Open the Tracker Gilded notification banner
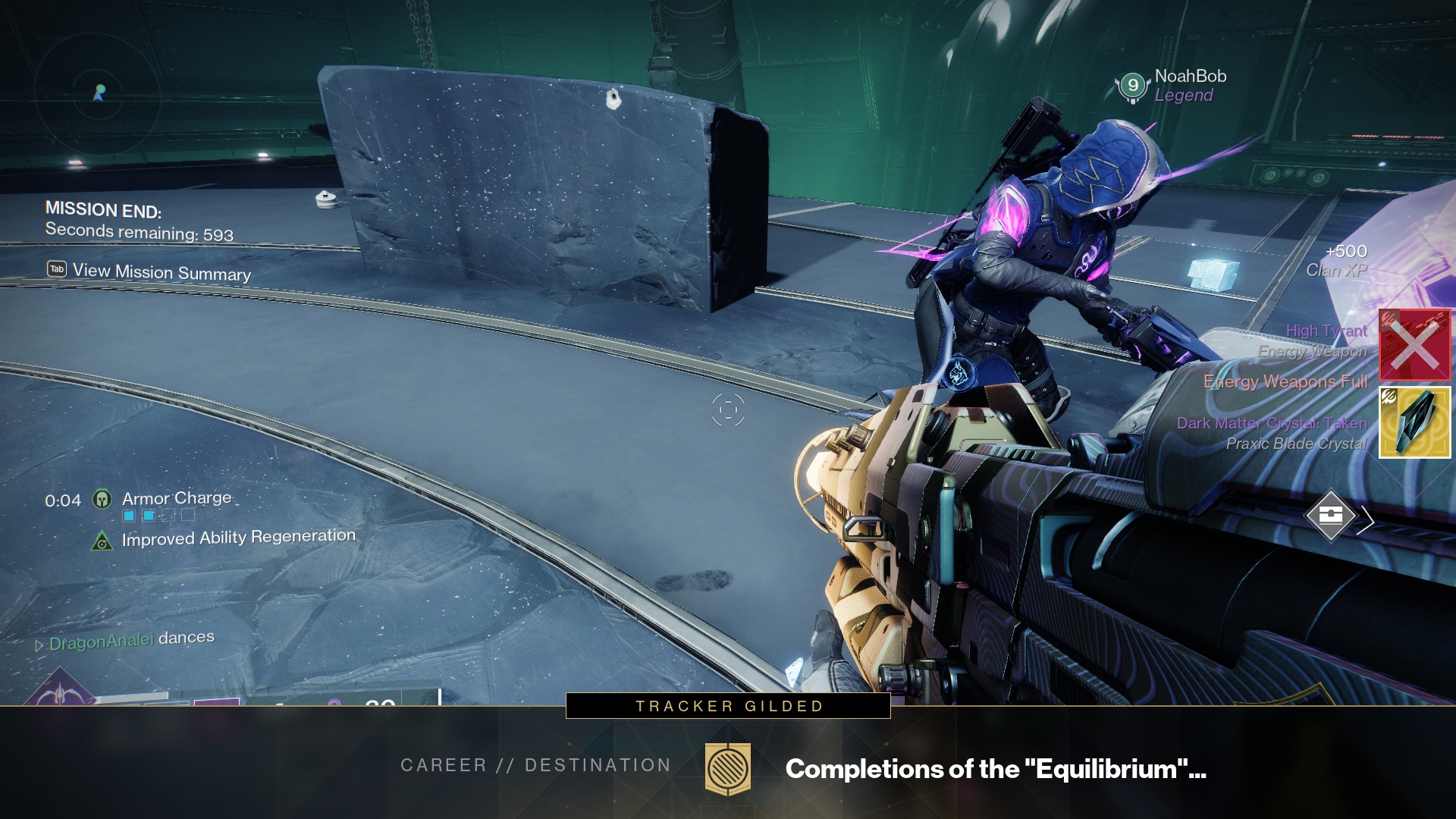The height and width of the screenshot is (819, 1456). [x=728, y=706]
